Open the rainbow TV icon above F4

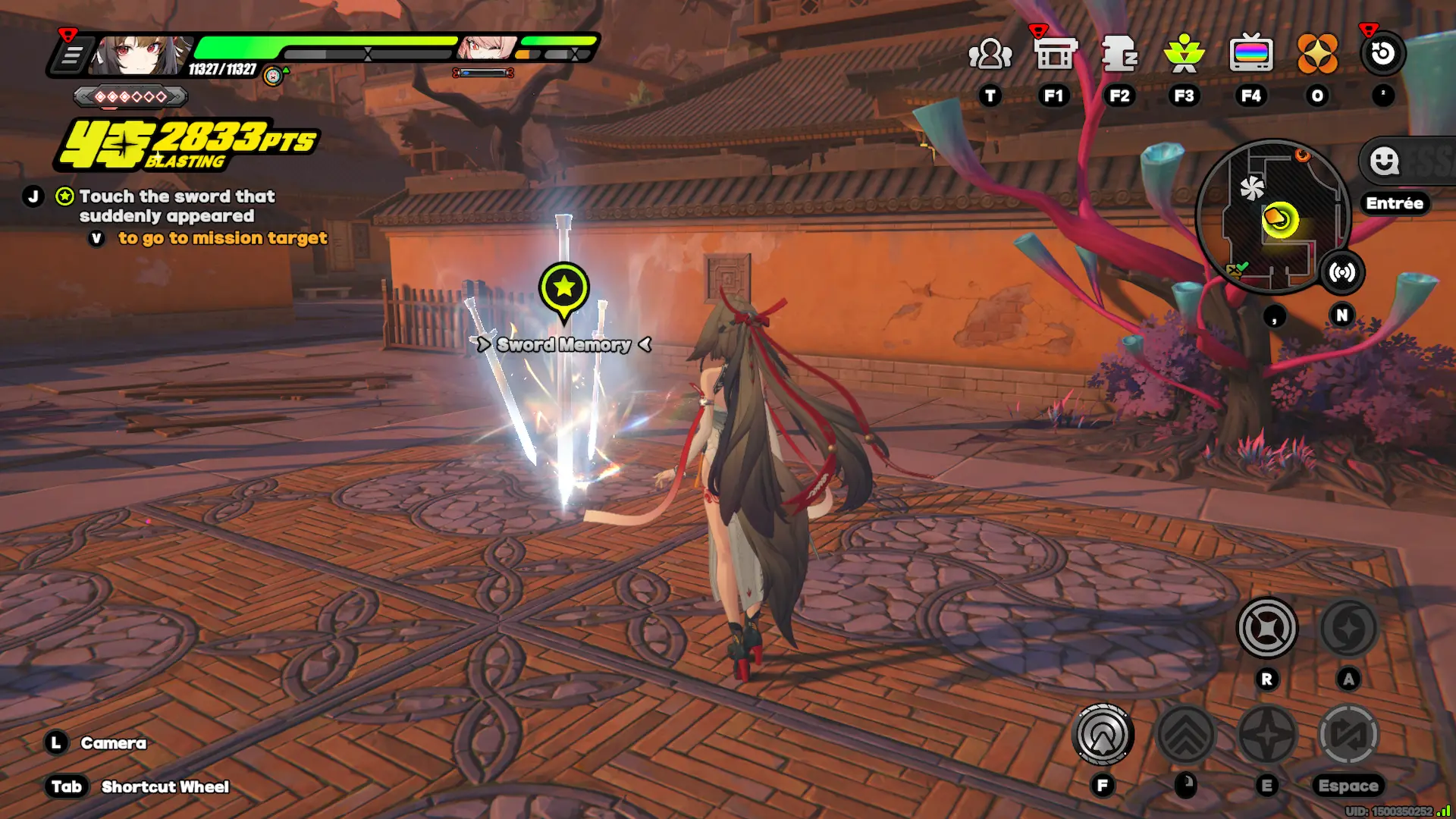[x=1251, y=52]
